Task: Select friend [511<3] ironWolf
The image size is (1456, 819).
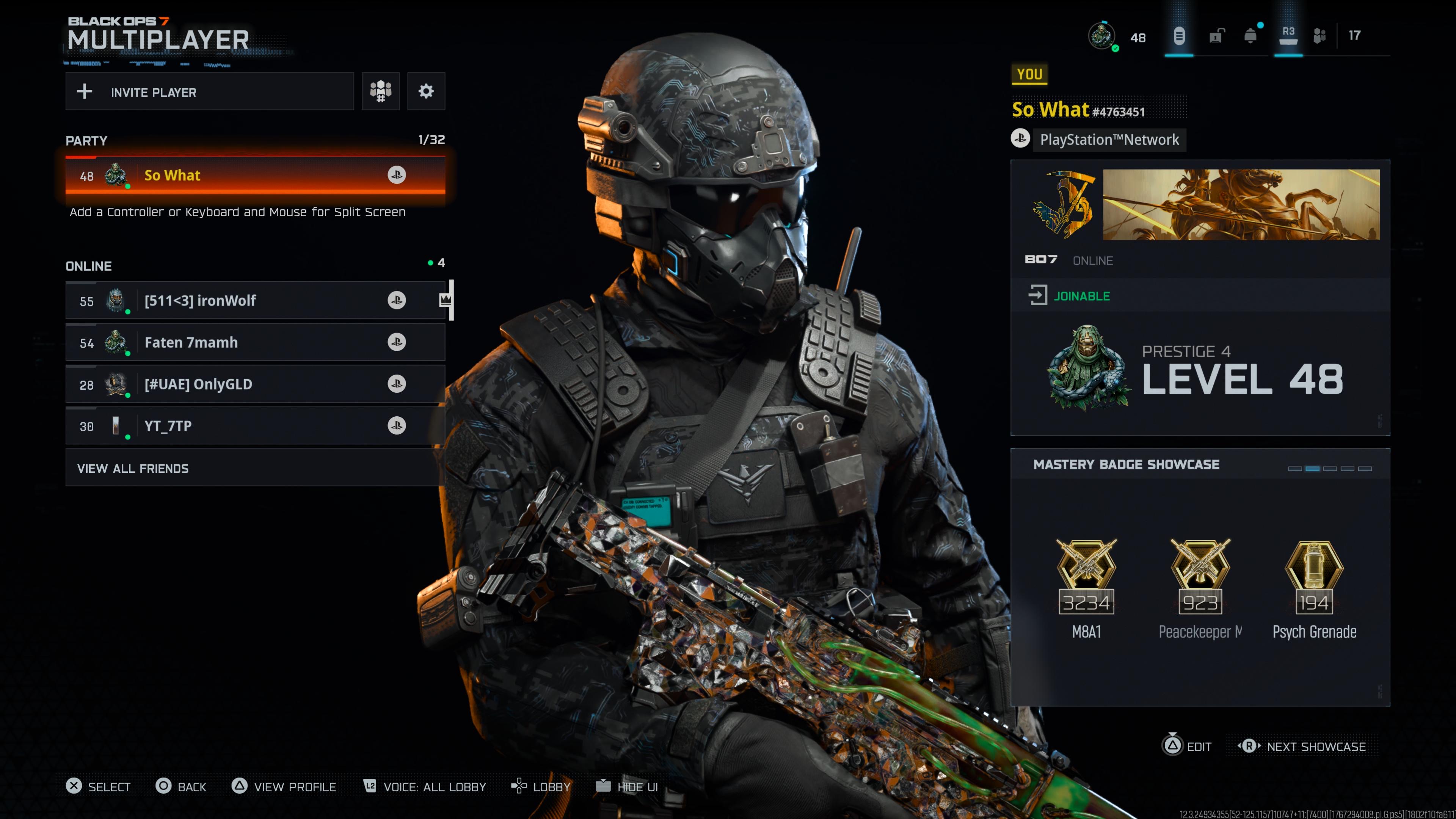Action: click(255, 301)
